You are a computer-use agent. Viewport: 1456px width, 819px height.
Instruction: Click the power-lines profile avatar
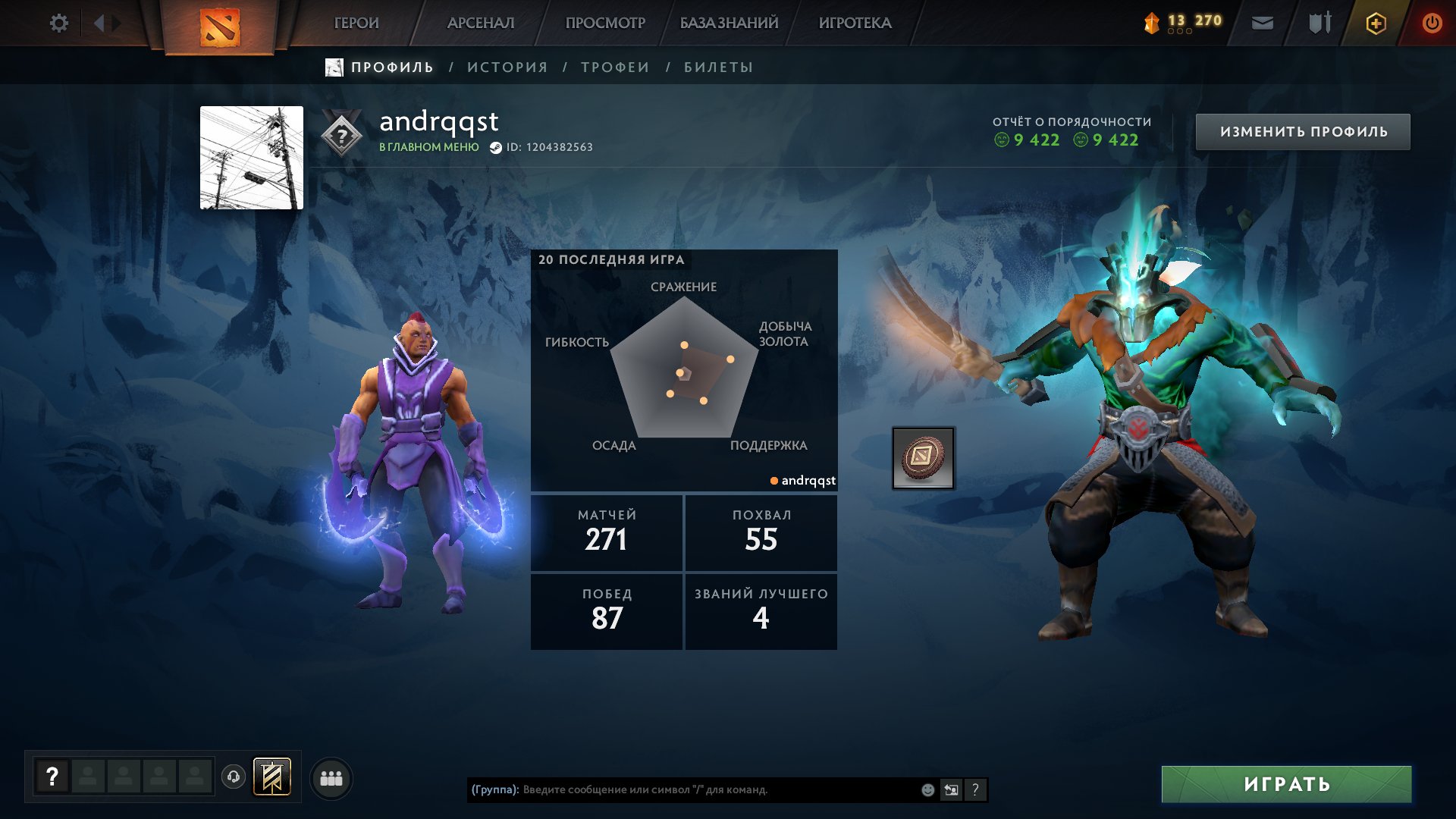pyautogui.click(x=252, y=158)
